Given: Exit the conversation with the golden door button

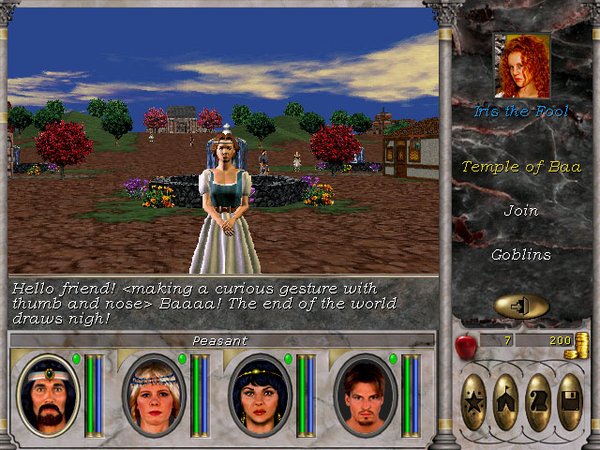Looking at the screenshot, I should coord(521,306).
